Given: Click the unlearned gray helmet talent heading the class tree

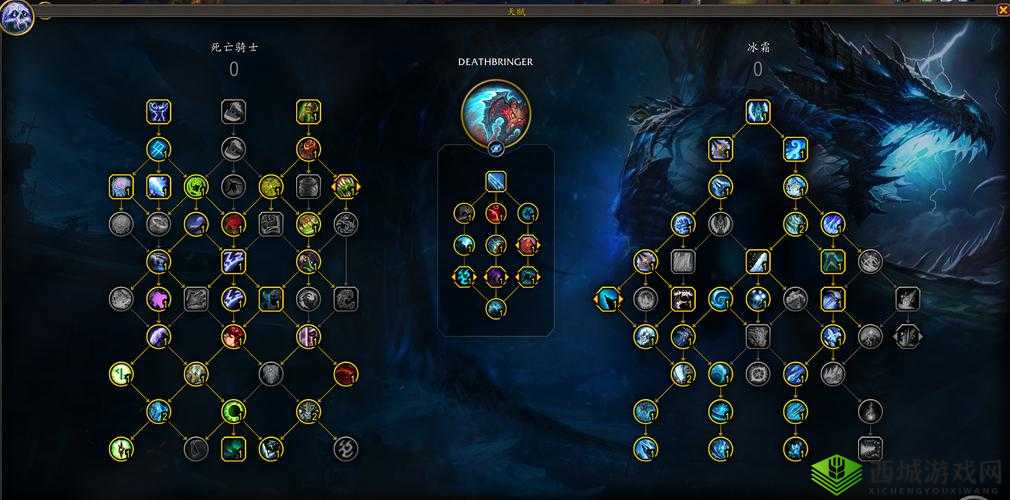Looking at the screenshot, I should pyautogui.click(x=233, y=111).
